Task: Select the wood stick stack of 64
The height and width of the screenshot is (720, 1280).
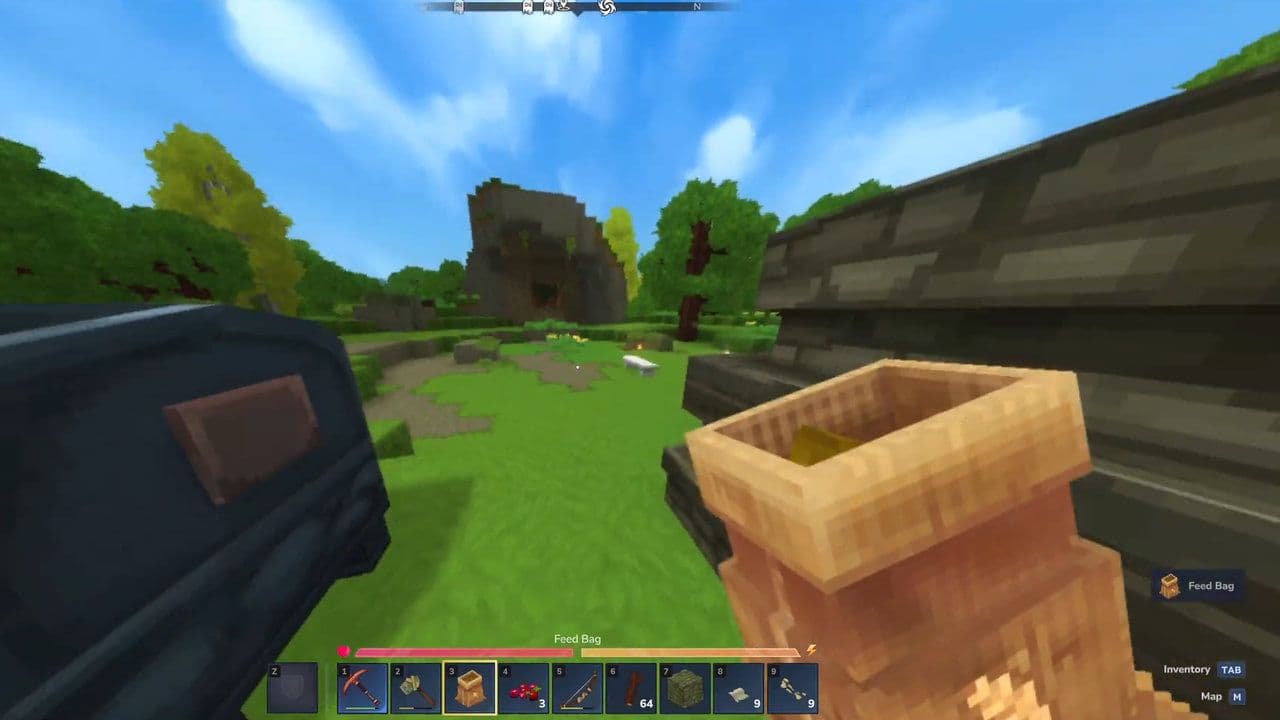Action: click(x=632, y=688)
